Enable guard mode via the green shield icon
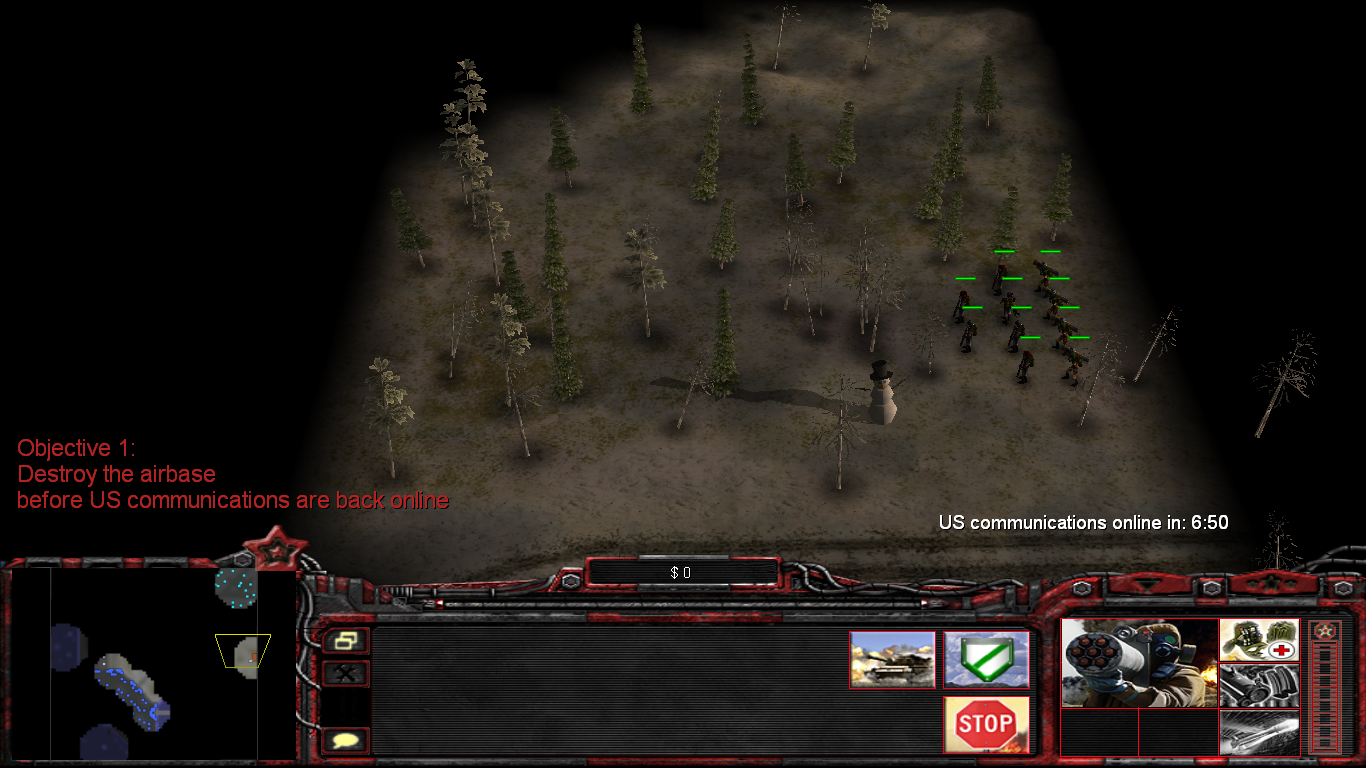 coord(987,660)
